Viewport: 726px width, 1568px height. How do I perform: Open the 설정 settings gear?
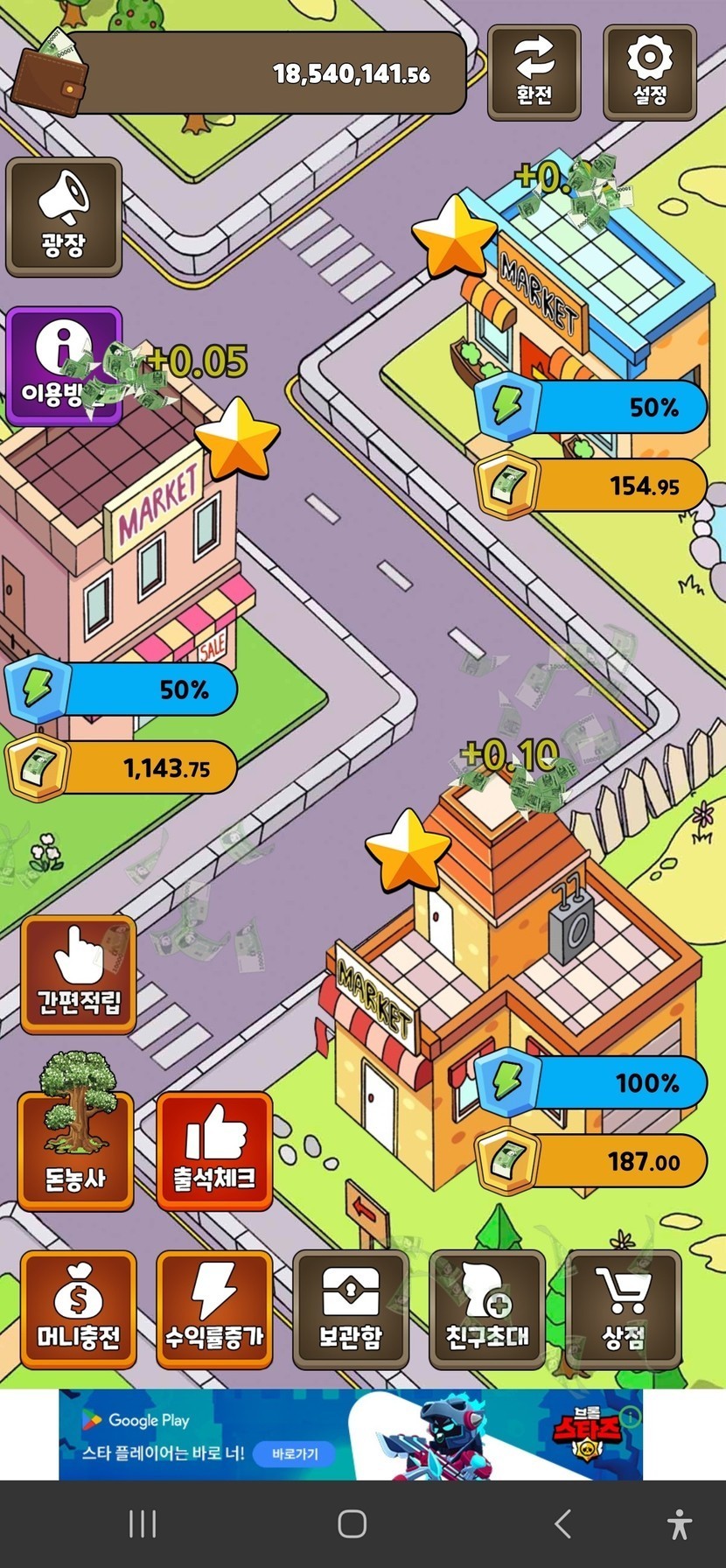(649, 73)
